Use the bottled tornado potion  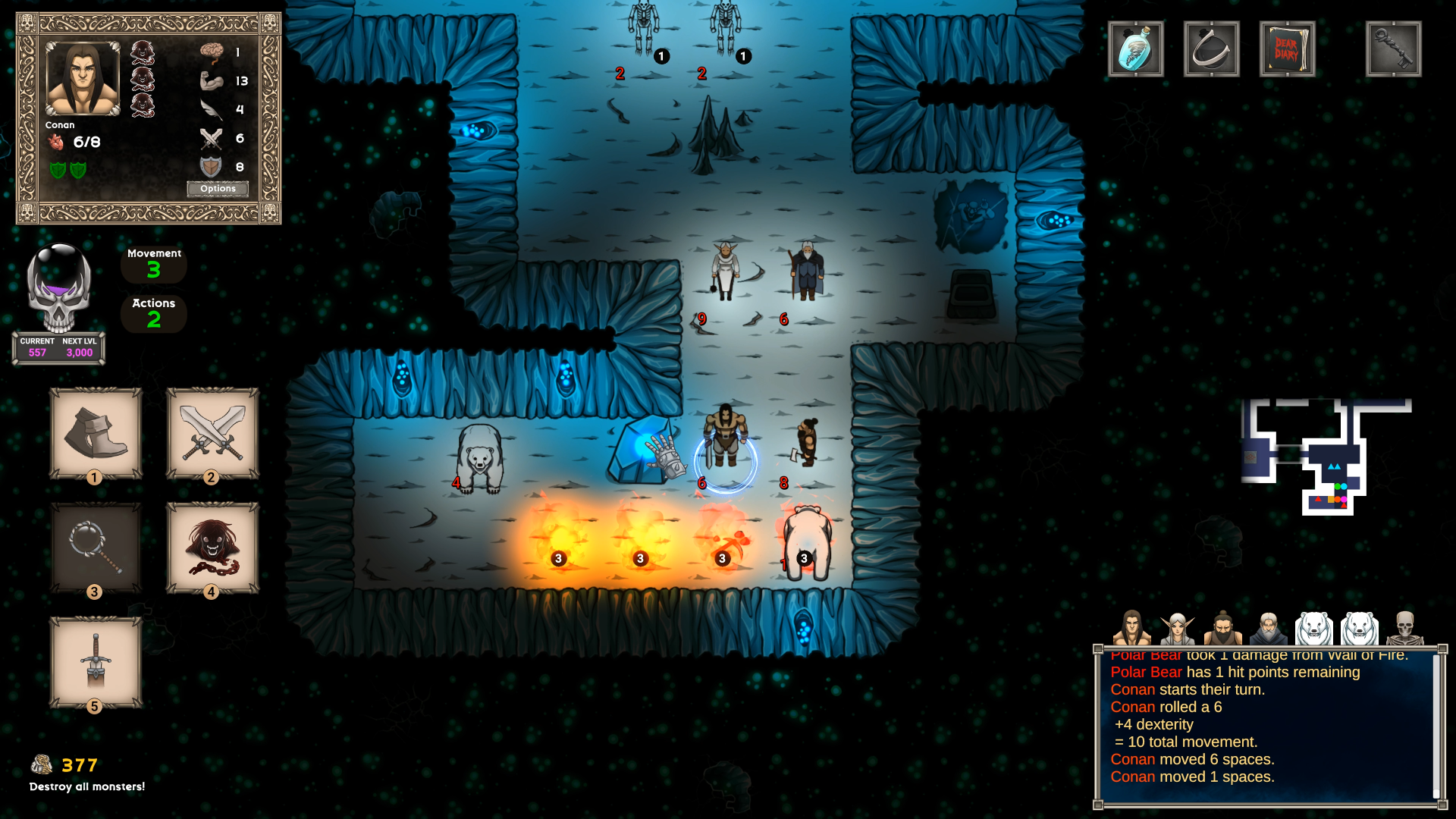coord(1135,49)
